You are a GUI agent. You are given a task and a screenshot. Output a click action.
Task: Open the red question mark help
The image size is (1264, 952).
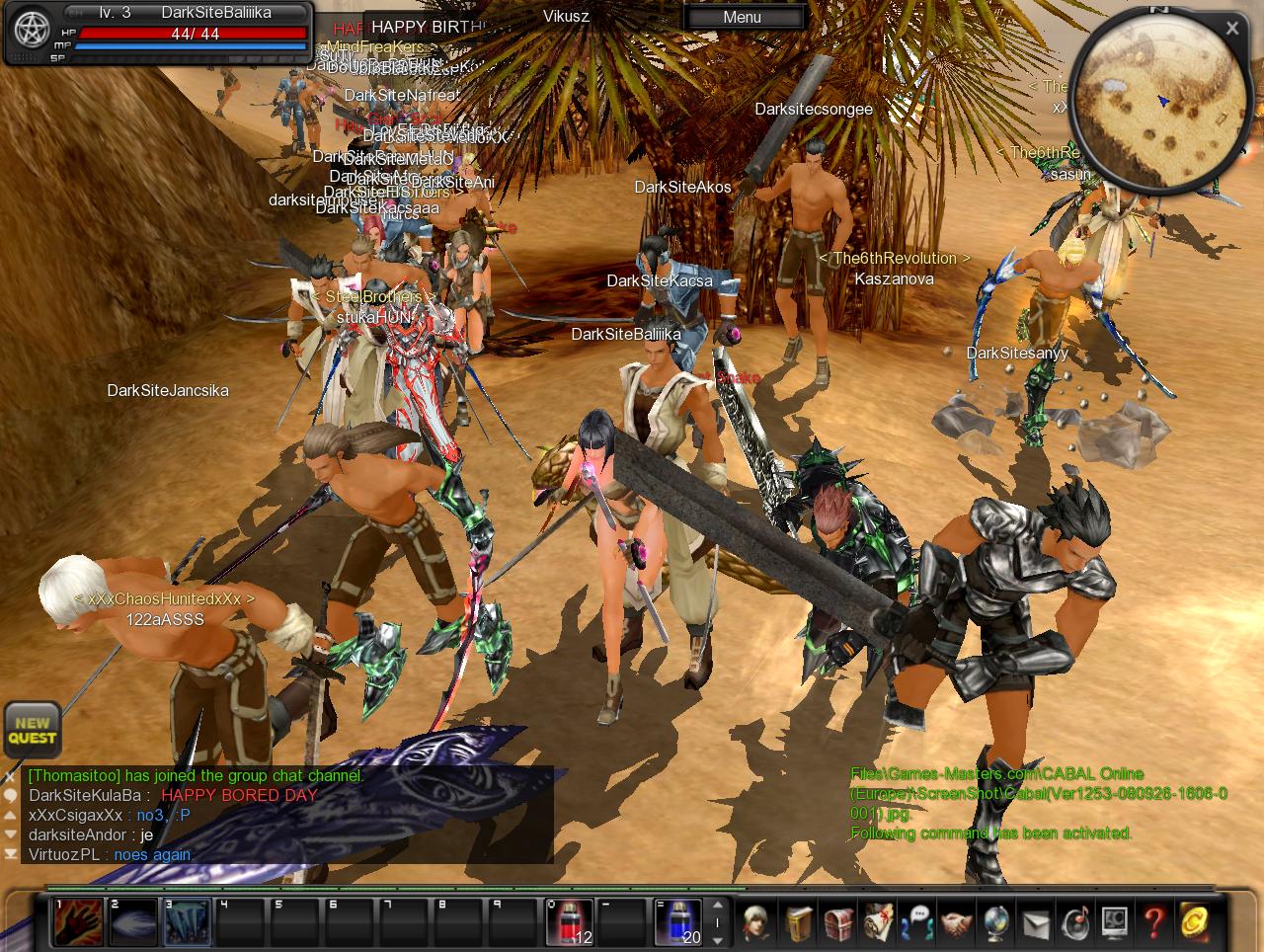[1153, 922]
